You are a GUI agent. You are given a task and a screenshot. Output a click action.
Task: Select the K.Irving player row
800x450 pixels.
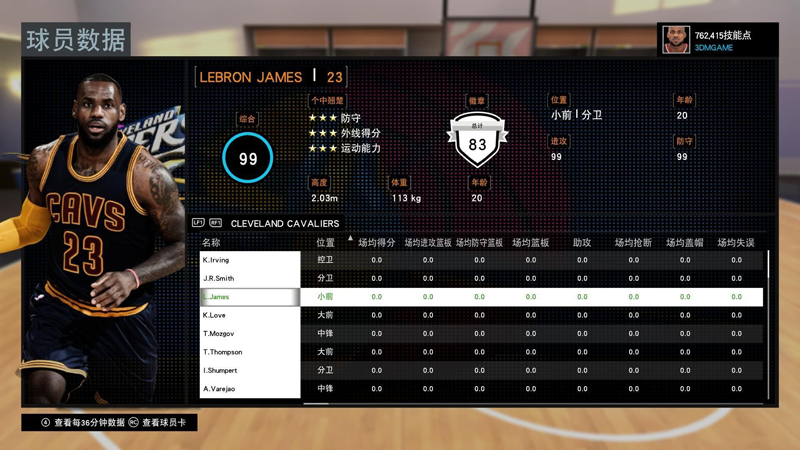click(250, 260)
